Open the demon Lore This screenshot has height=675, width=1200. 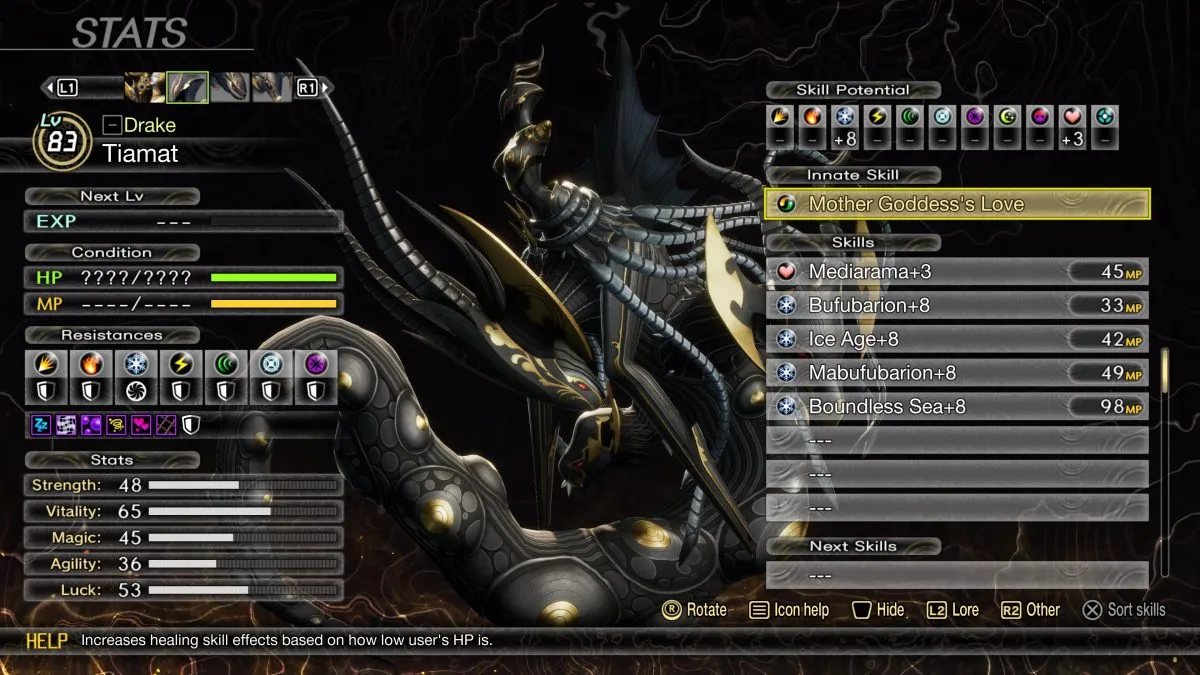click(x=952, y=610)
